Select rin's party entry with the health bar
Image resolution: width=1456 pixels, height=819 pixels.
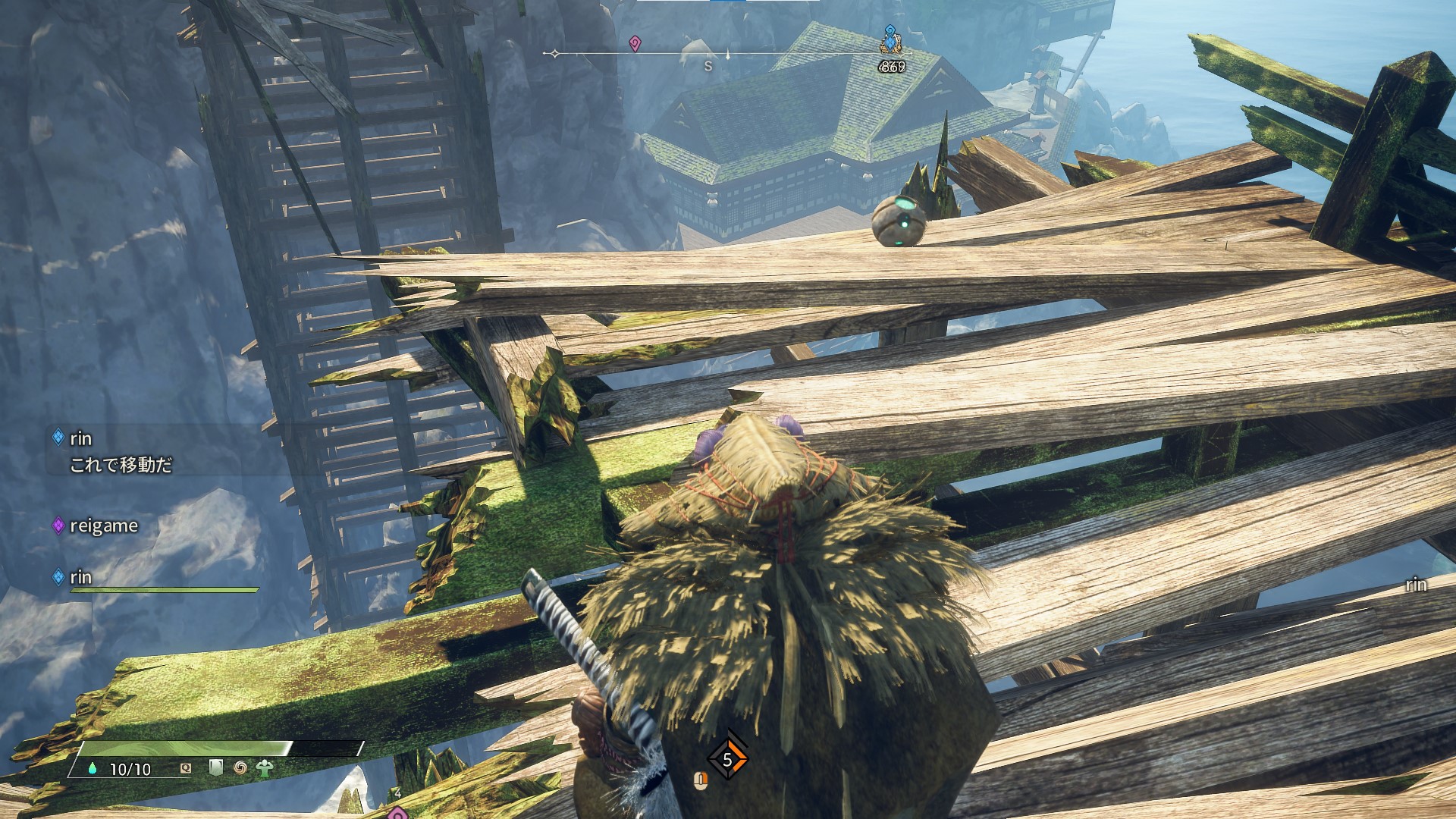pos(81,578)
